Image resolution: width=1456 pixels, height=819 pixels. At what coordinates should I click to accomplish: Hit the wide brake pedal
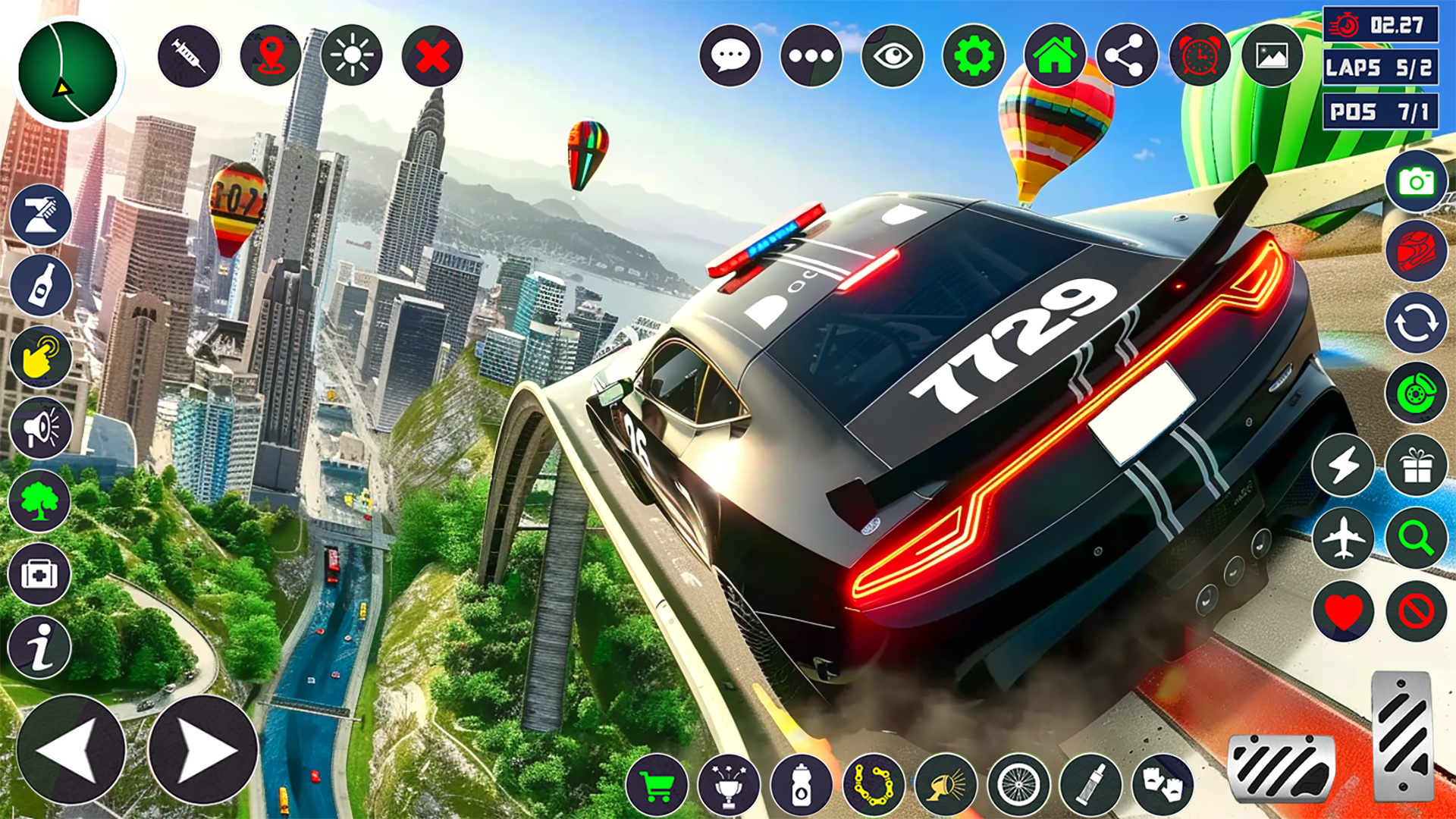click(1281, 767)
